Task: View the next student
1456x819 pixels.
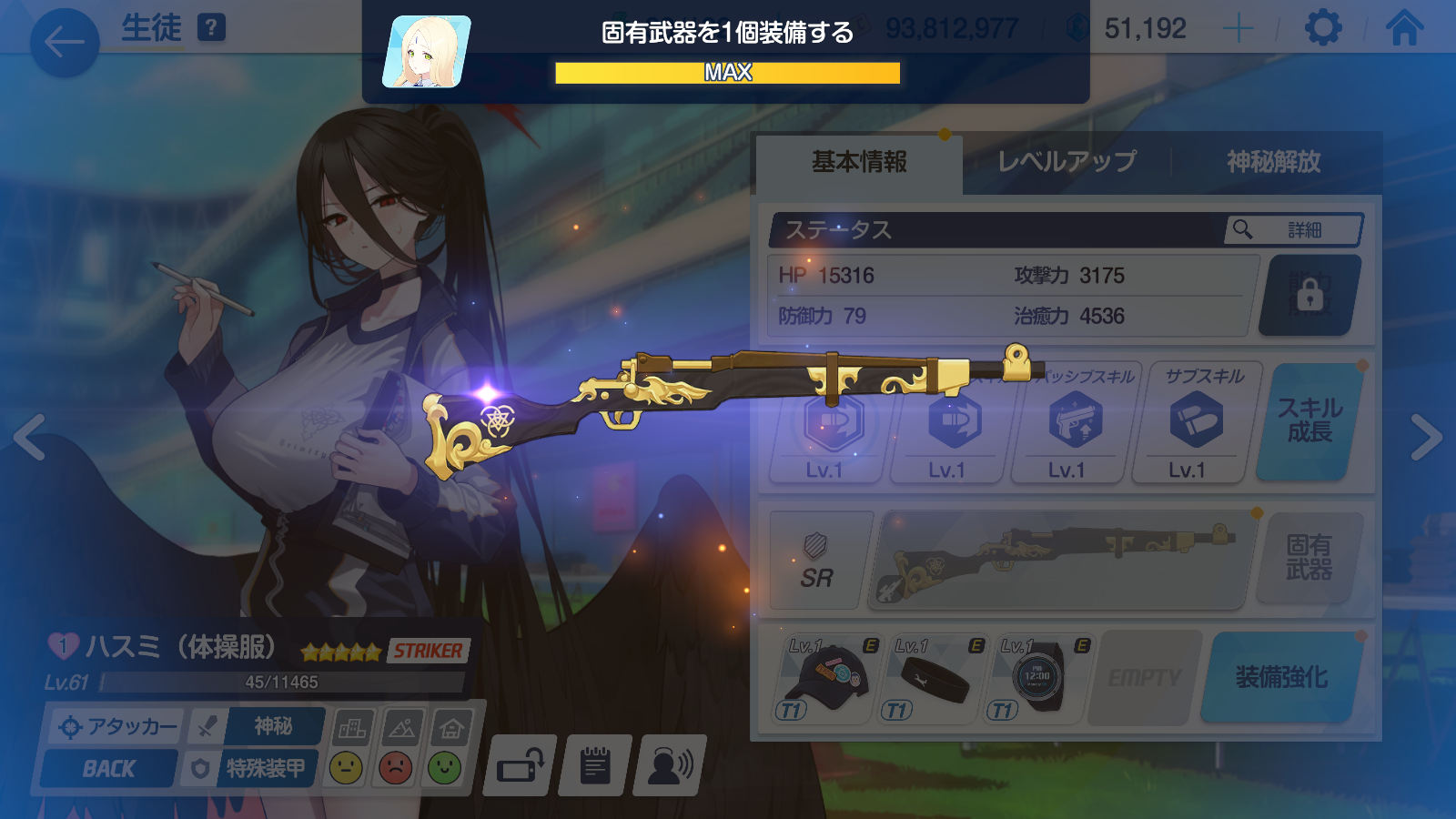Action: click(1426, 438)
